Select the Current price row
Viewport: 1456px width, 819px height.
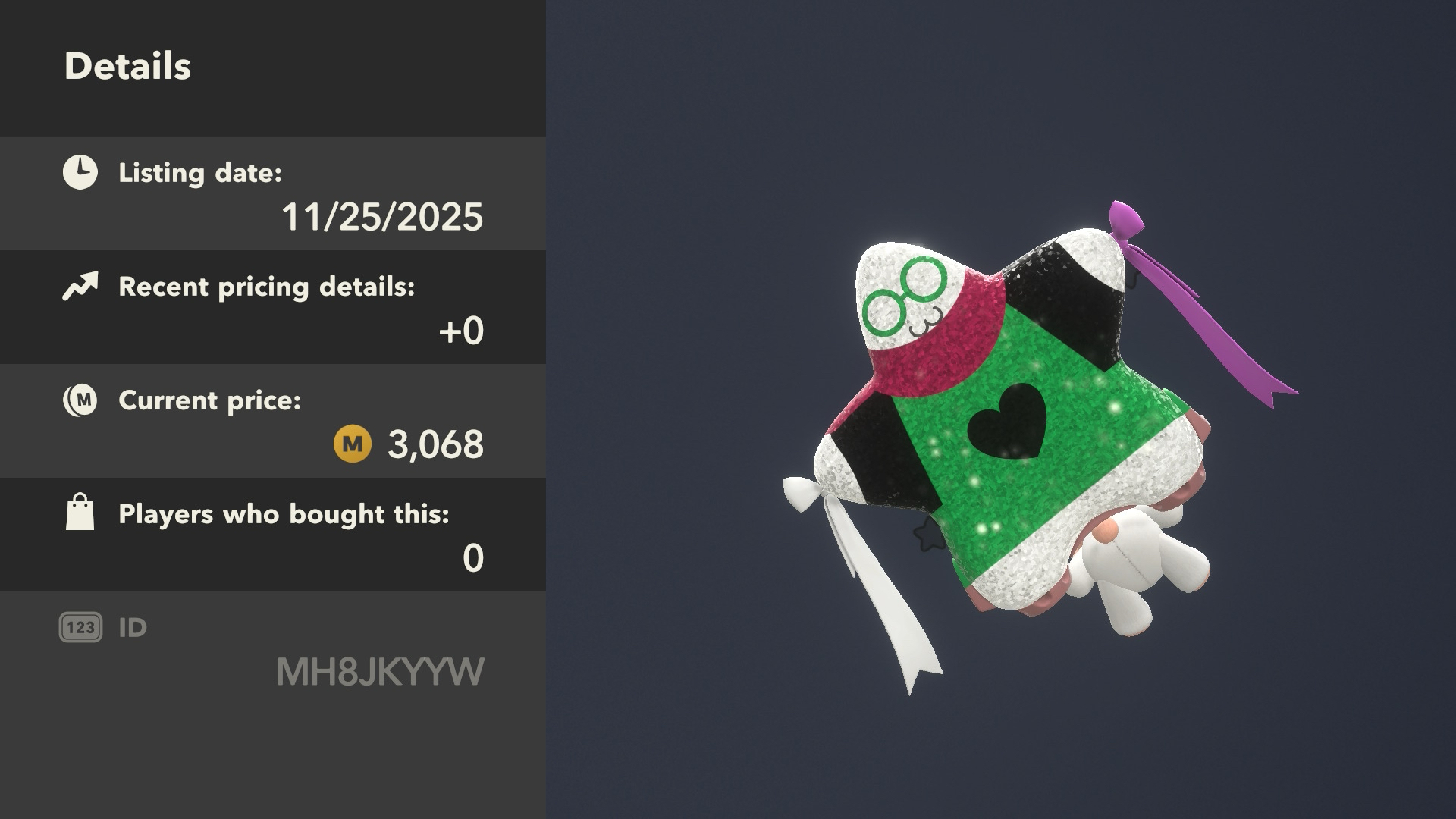[x=273, y=421]
